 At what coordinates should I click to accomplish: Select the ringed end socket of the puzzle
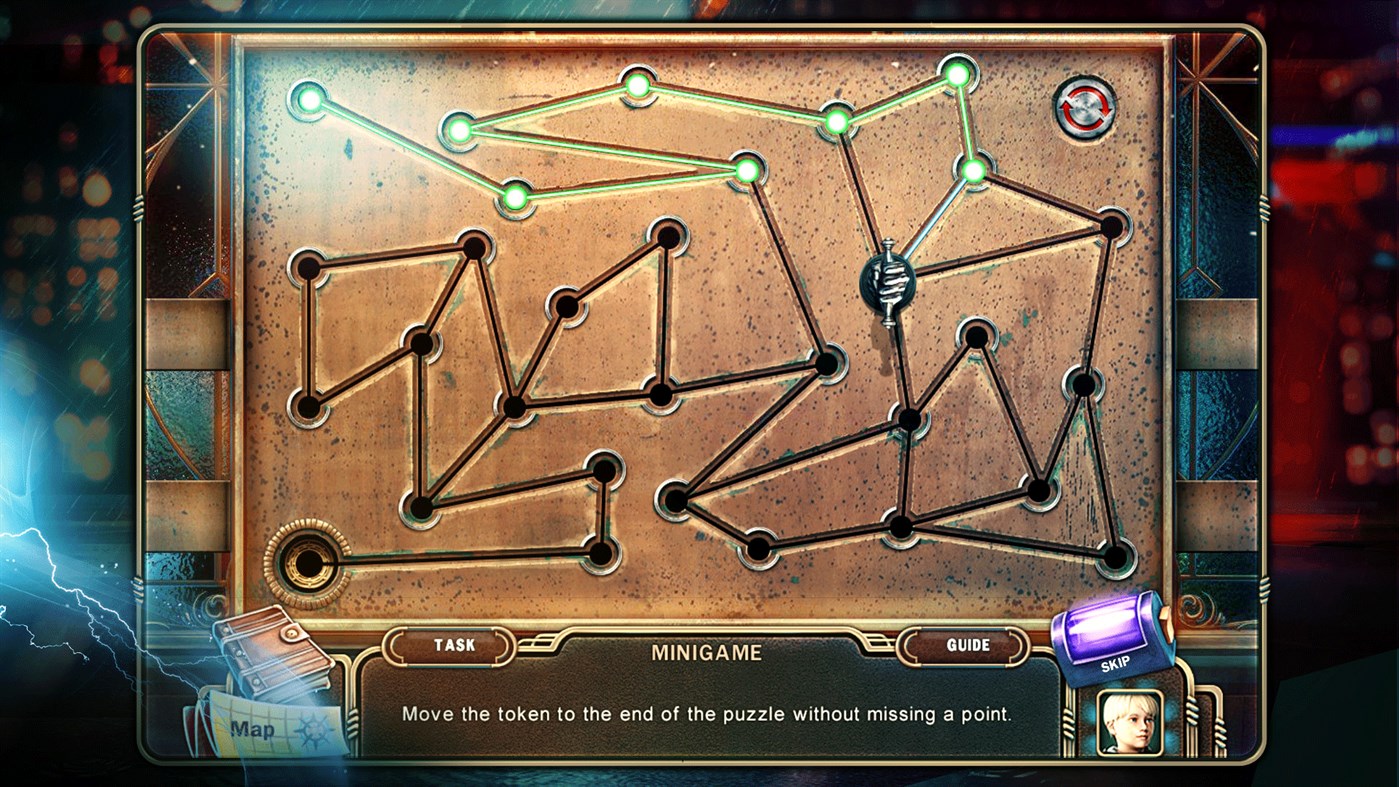[x=307, y=563]
